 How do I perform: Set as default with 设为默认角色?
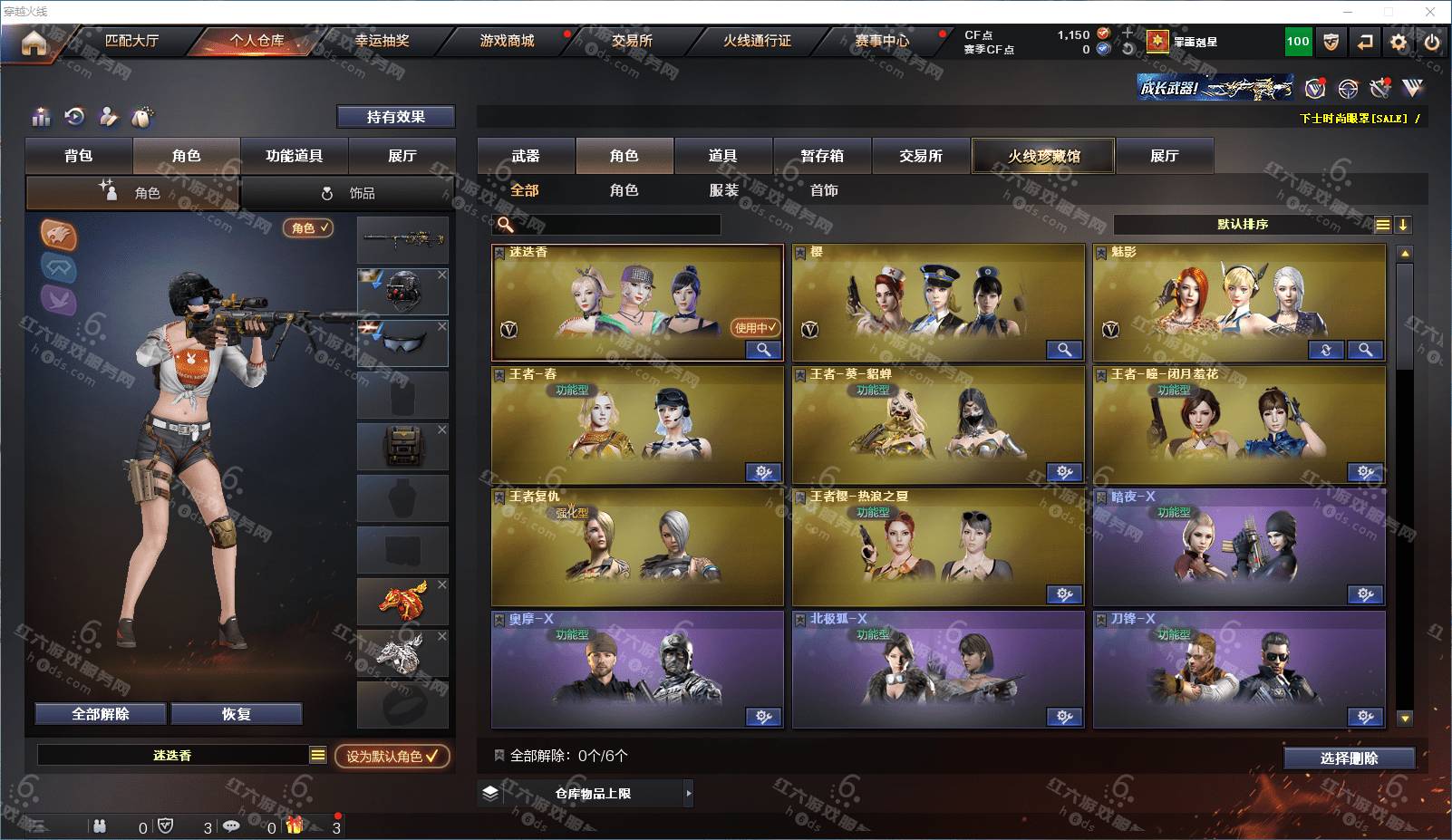392,756
